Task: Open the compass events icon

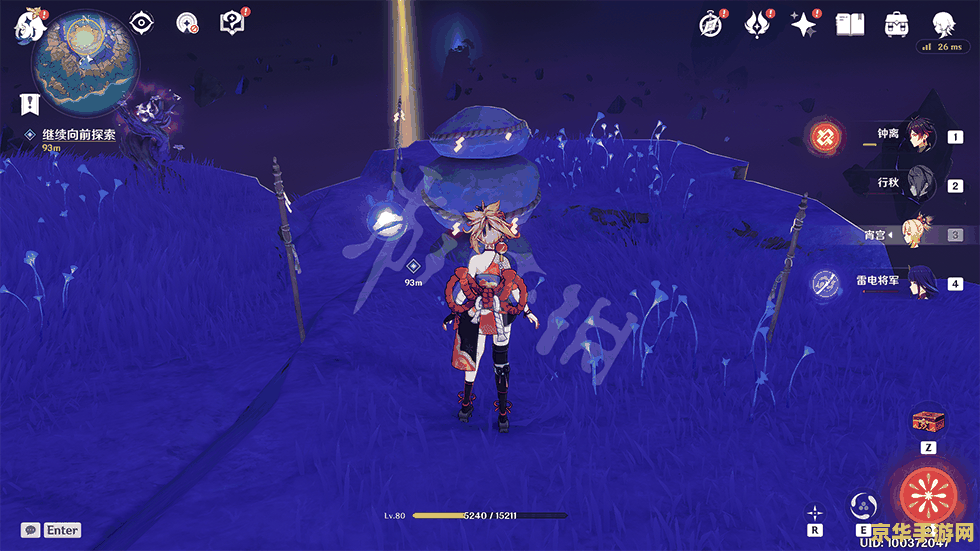Action: coord(711,25)
